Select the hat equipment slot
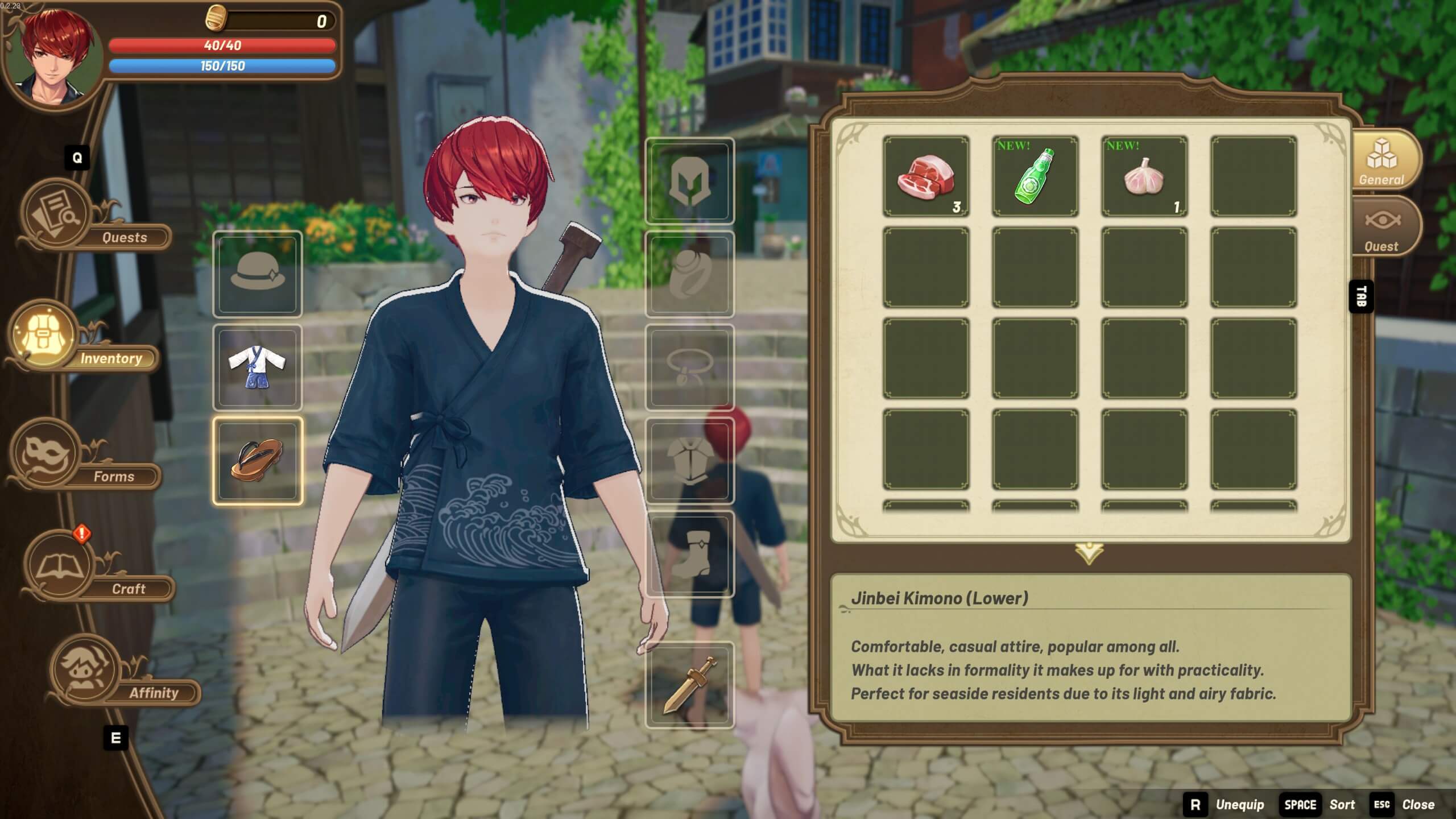This screenshot has height=819, width=1456. 258,273
